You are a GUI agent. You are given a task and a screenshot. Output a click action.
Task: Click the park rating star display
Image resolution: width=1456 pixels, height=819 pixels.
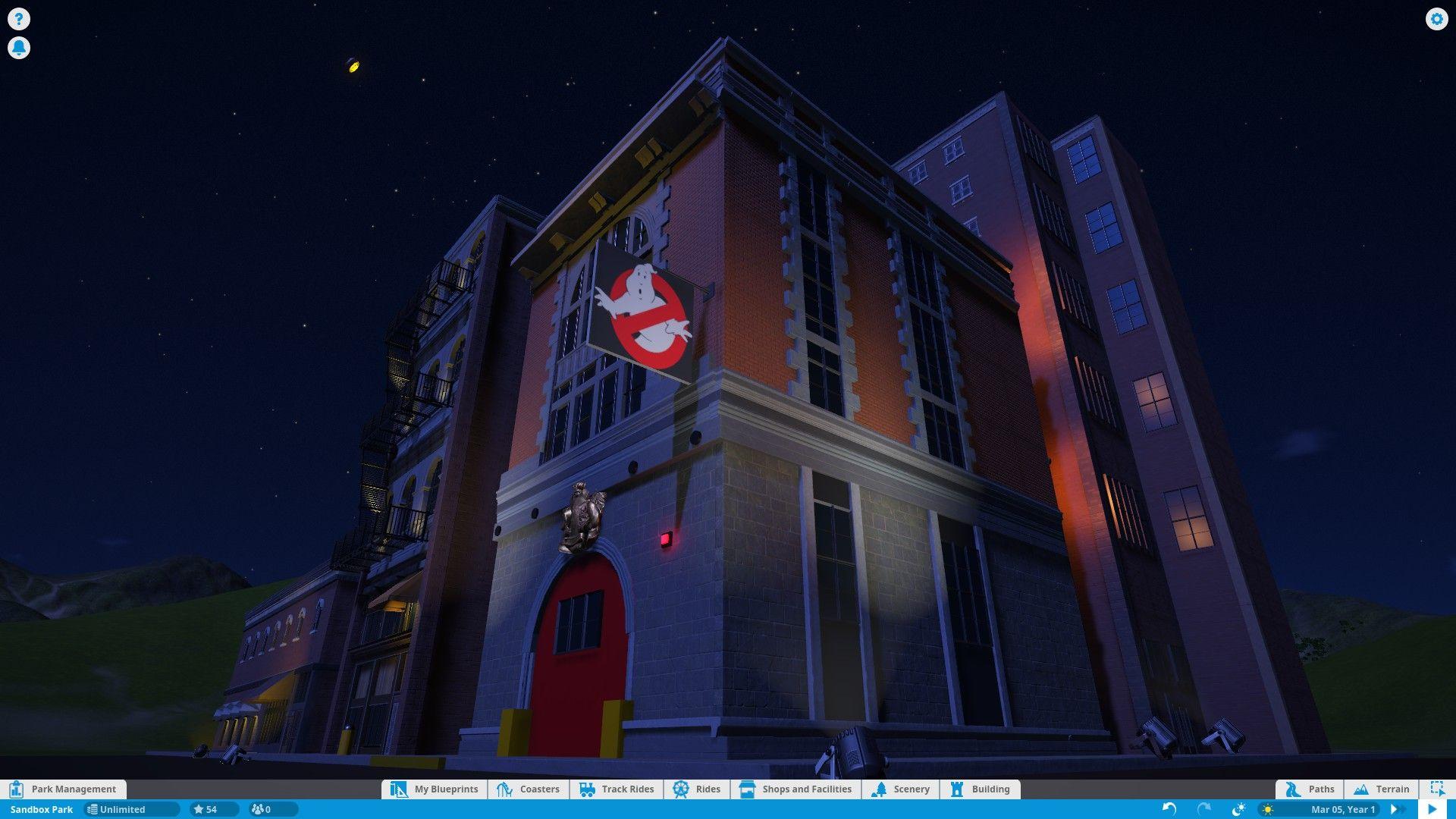(x=206, y=809)
